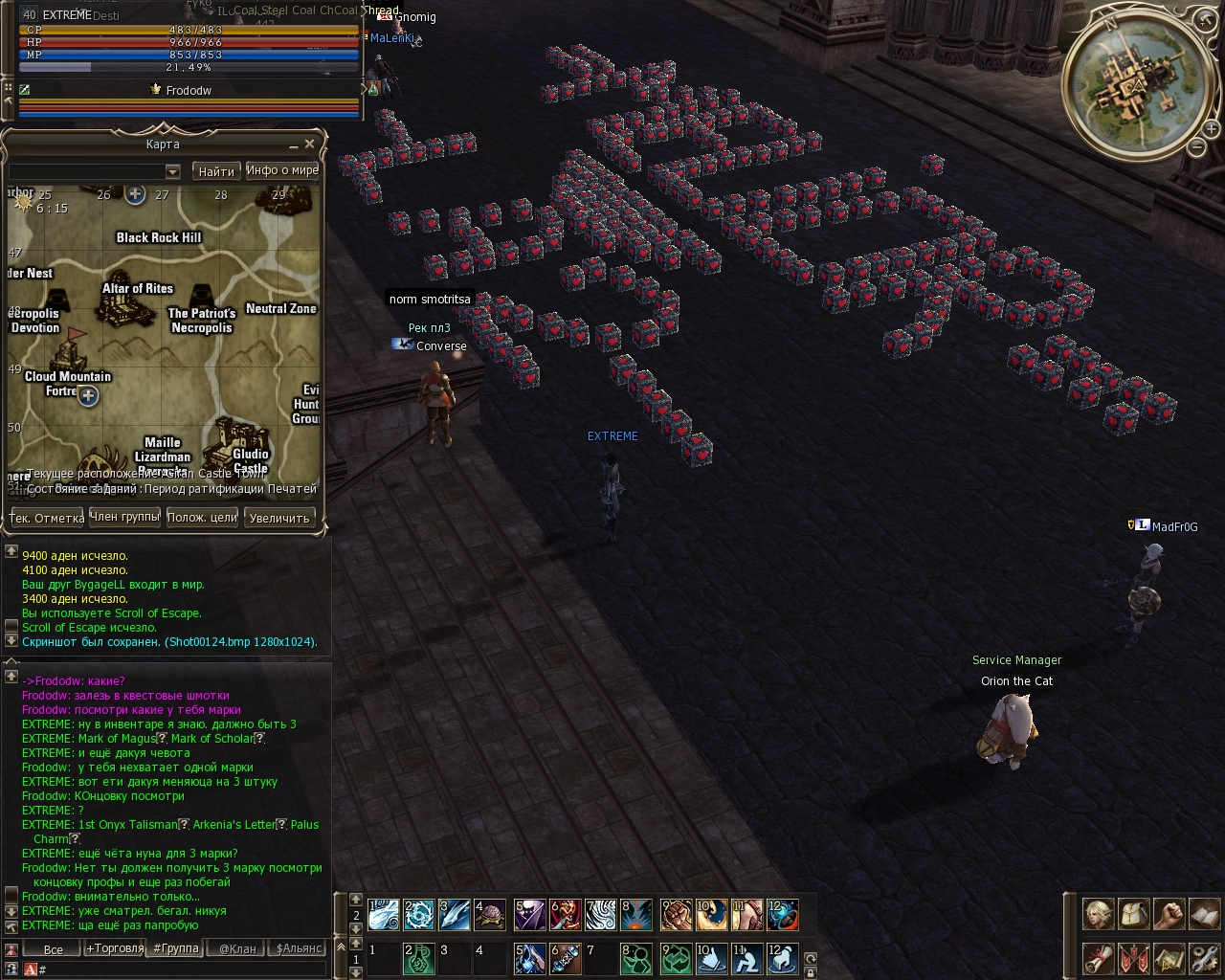Zoom out the circular minimap

[1196, 147]
